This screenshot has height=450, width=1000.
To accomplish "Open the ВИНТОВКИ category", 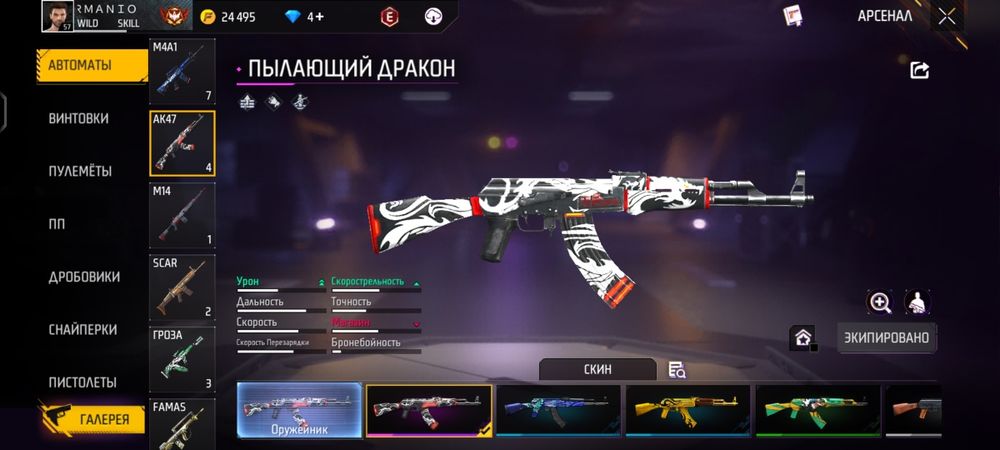I will [79, 118].
